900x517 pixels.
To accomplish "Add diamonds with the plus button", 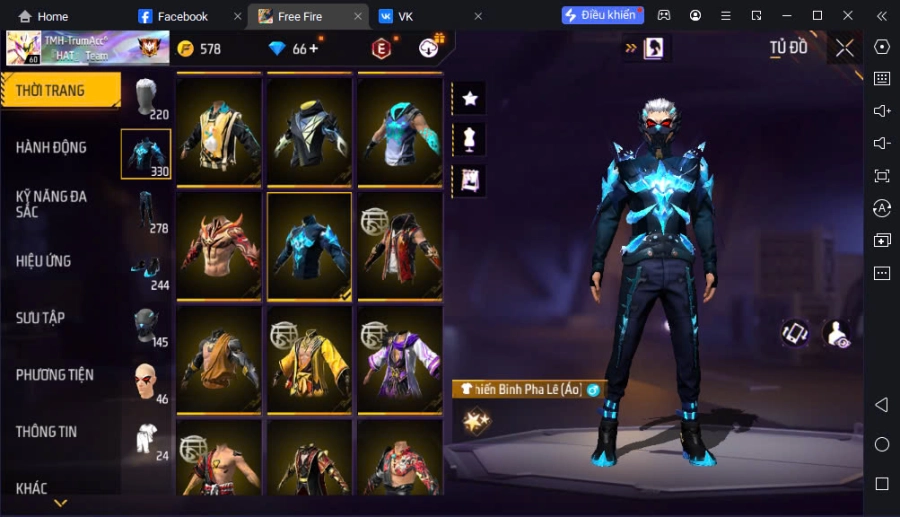I will click(x=313, y=48).
